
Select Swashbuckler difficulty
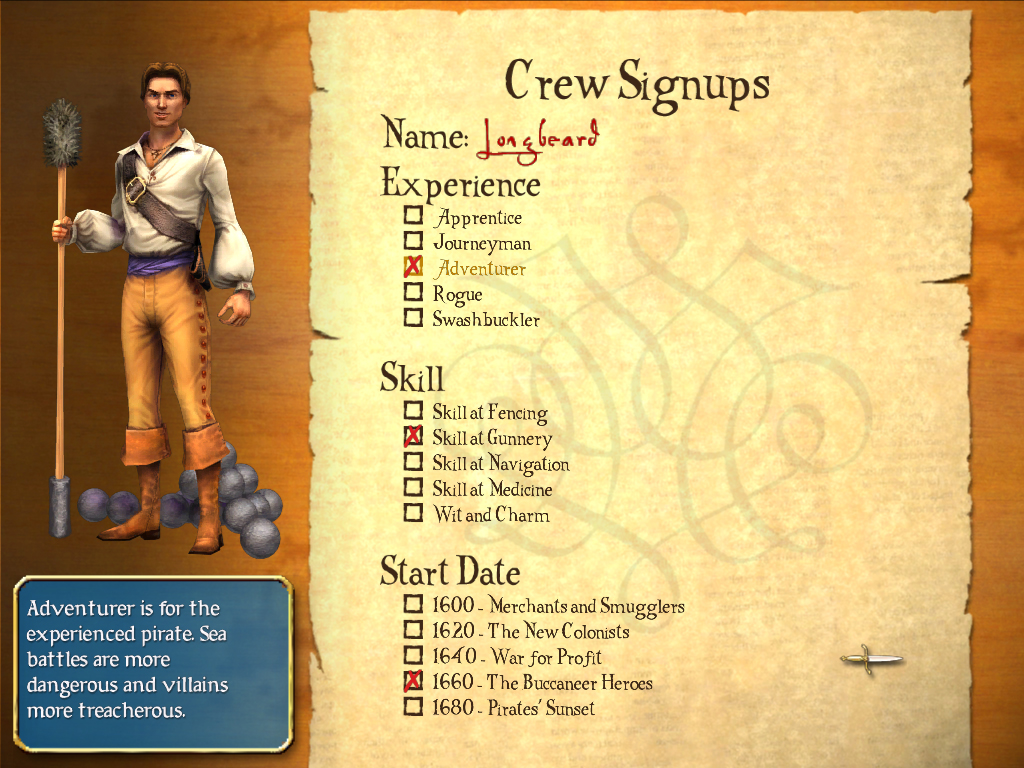click(x=413, y=319)
